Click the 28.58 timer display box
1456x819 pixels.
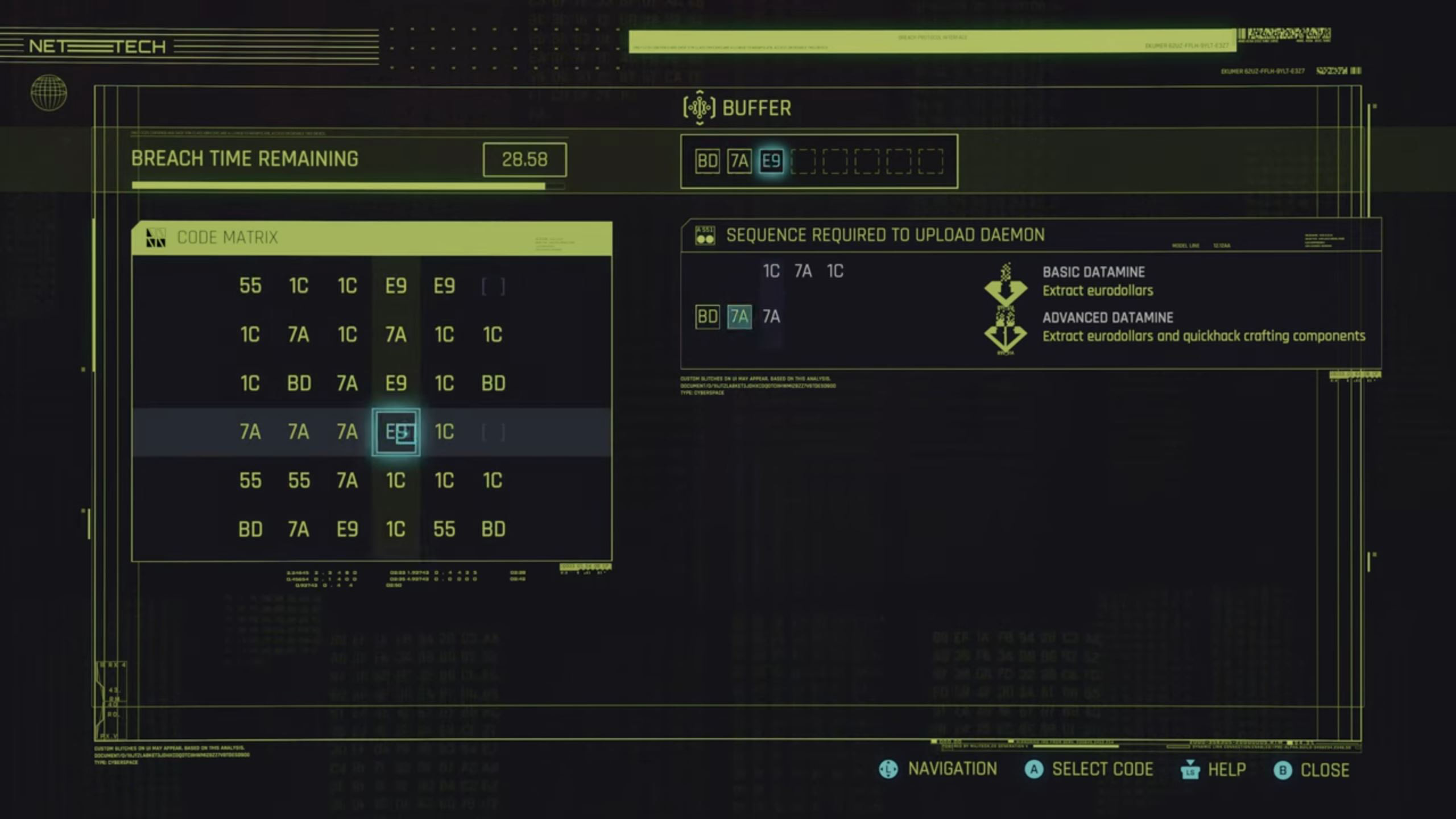(x=524, y=159)
